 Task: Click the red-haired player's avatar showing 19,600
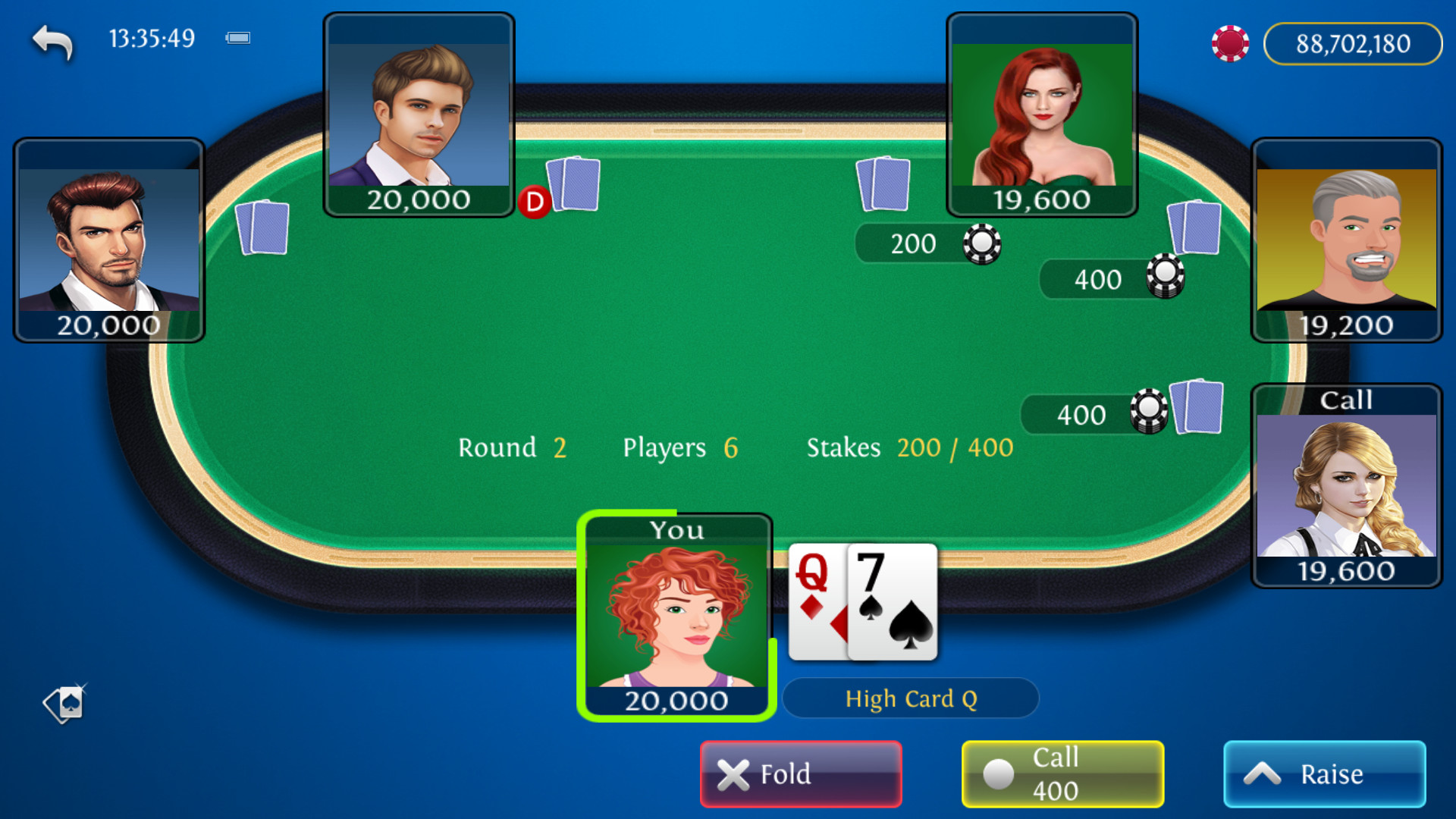tap(1042, 114)
